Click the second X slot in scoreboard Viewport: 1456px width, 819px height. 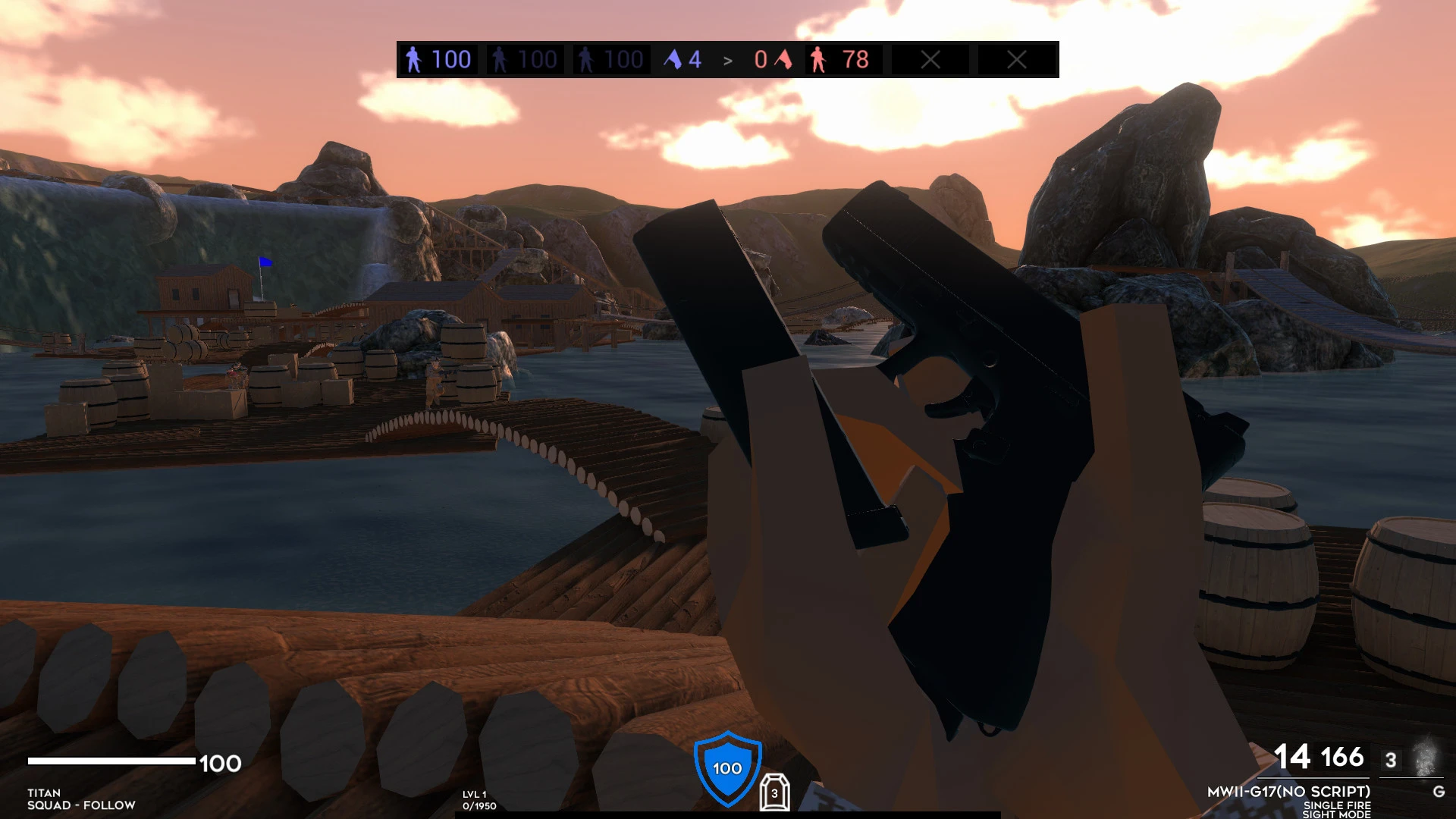click(x=1017, y=58)
